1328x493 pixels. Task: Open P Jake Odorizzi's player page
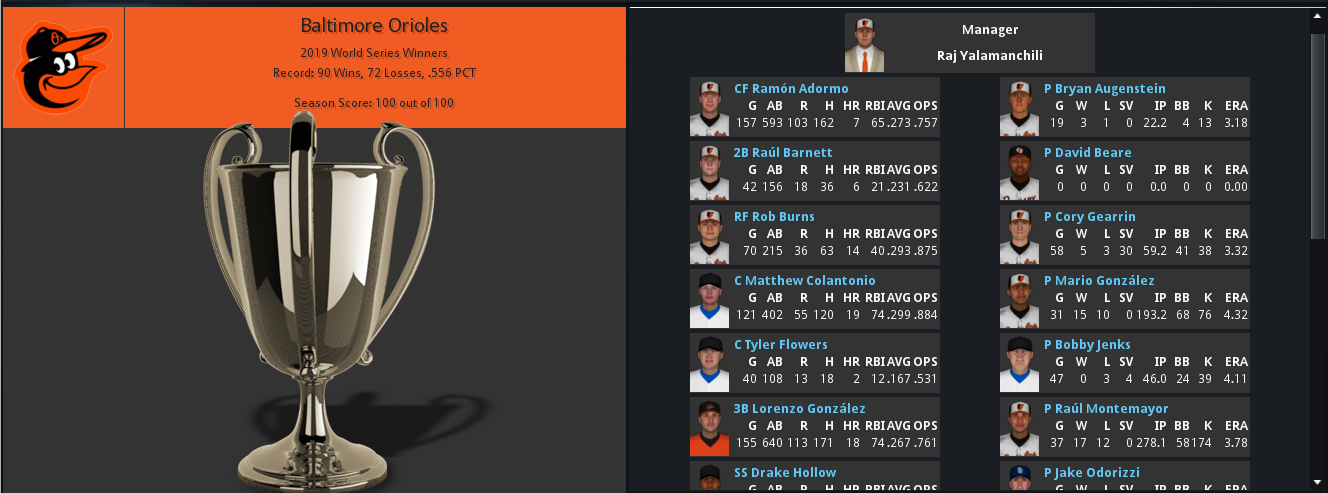1091,472
